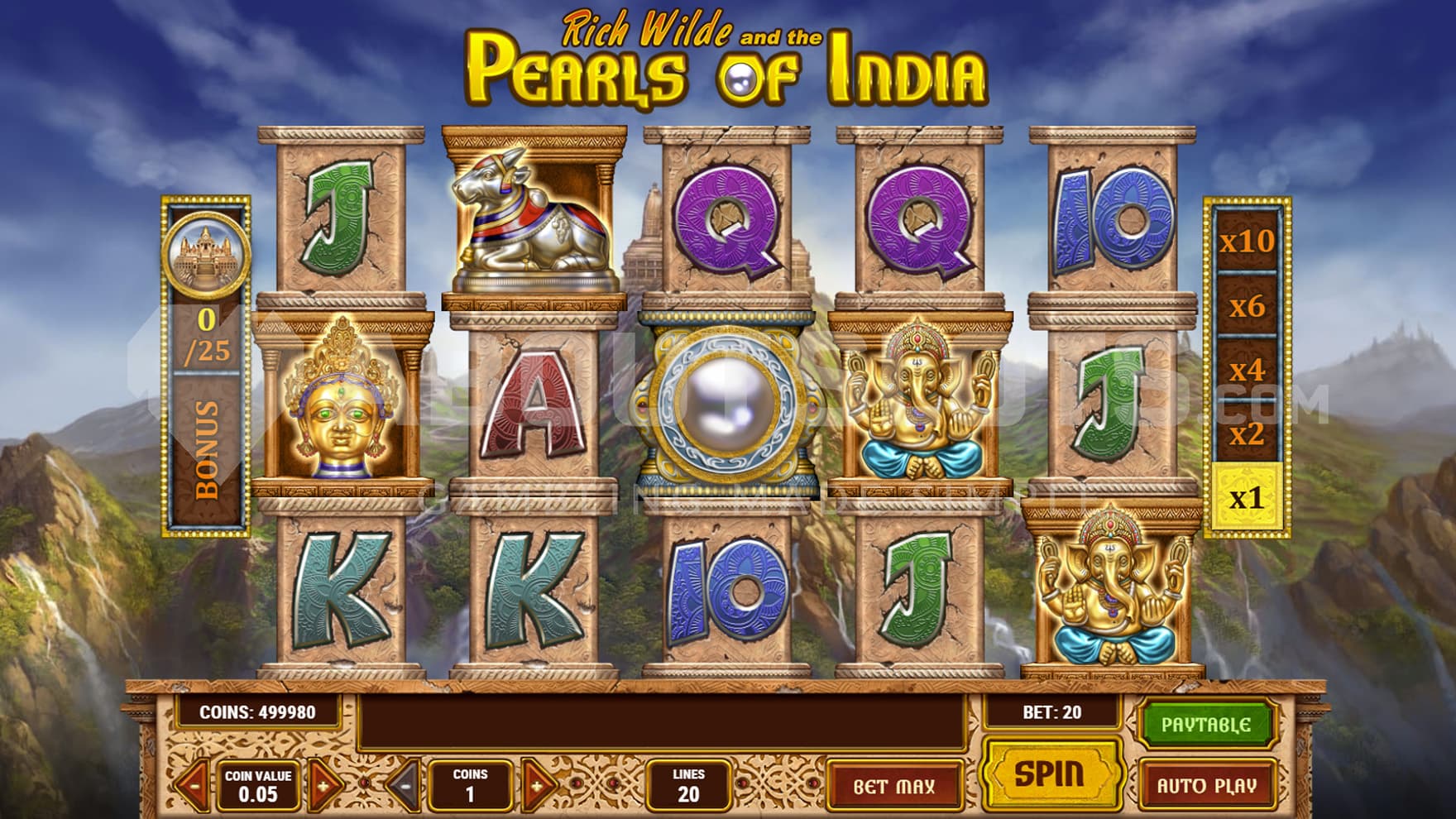
Task: Open the Paytable
Action: click(1205, 726)
